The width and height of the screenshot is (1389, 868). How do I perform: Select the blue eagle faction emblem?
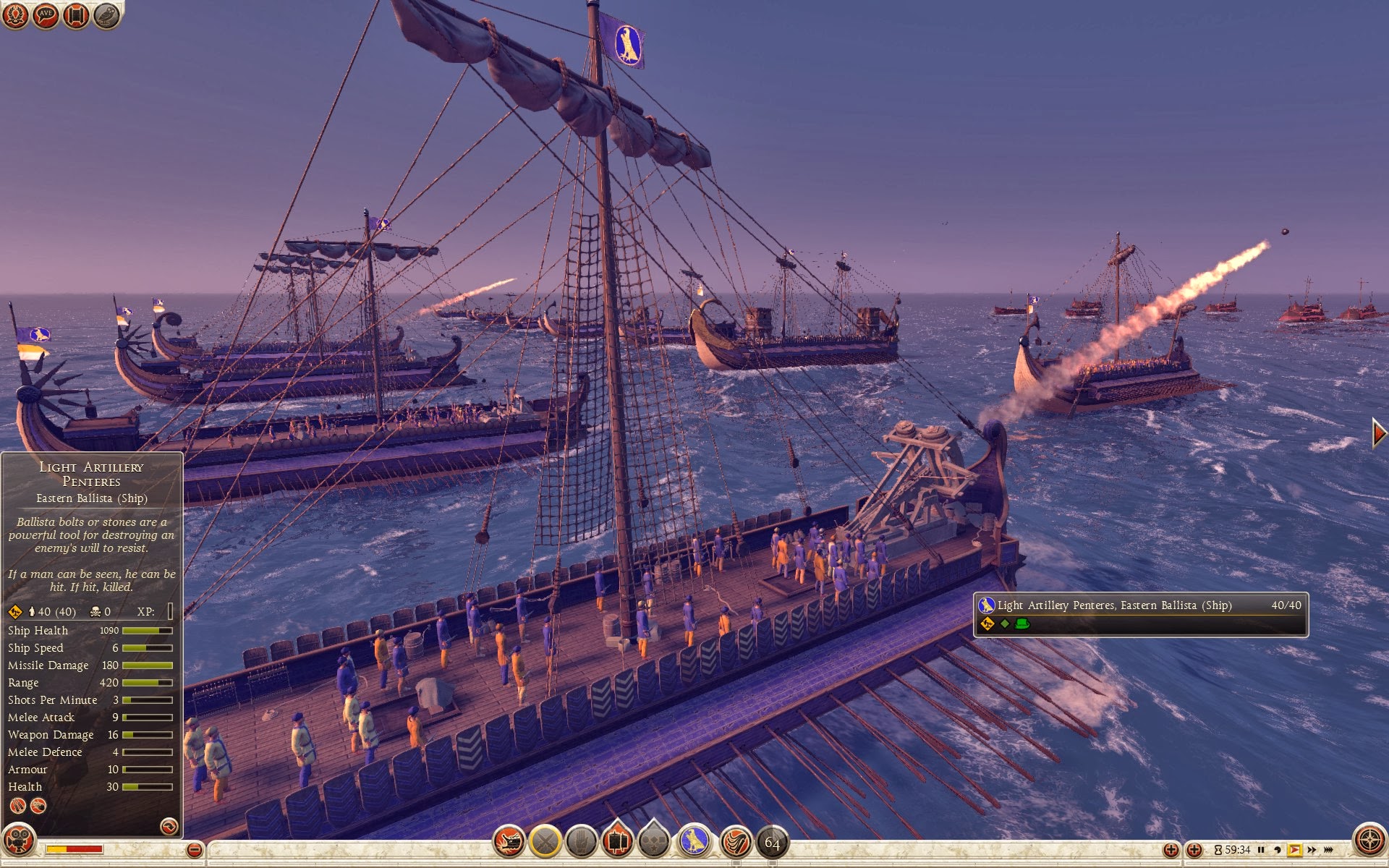point(694,841)
